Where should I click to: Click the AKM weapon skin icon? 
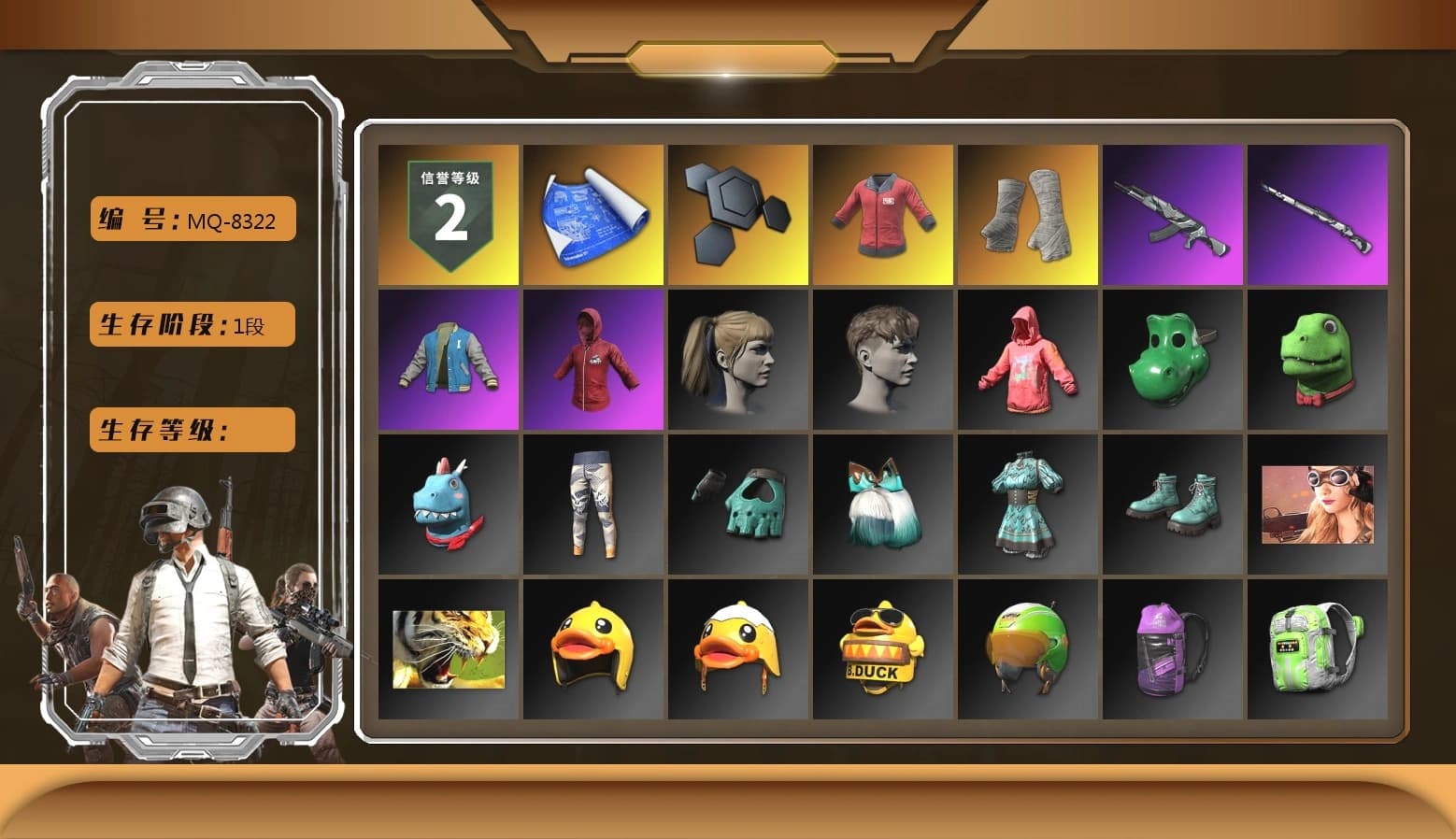click(1174, 214)
